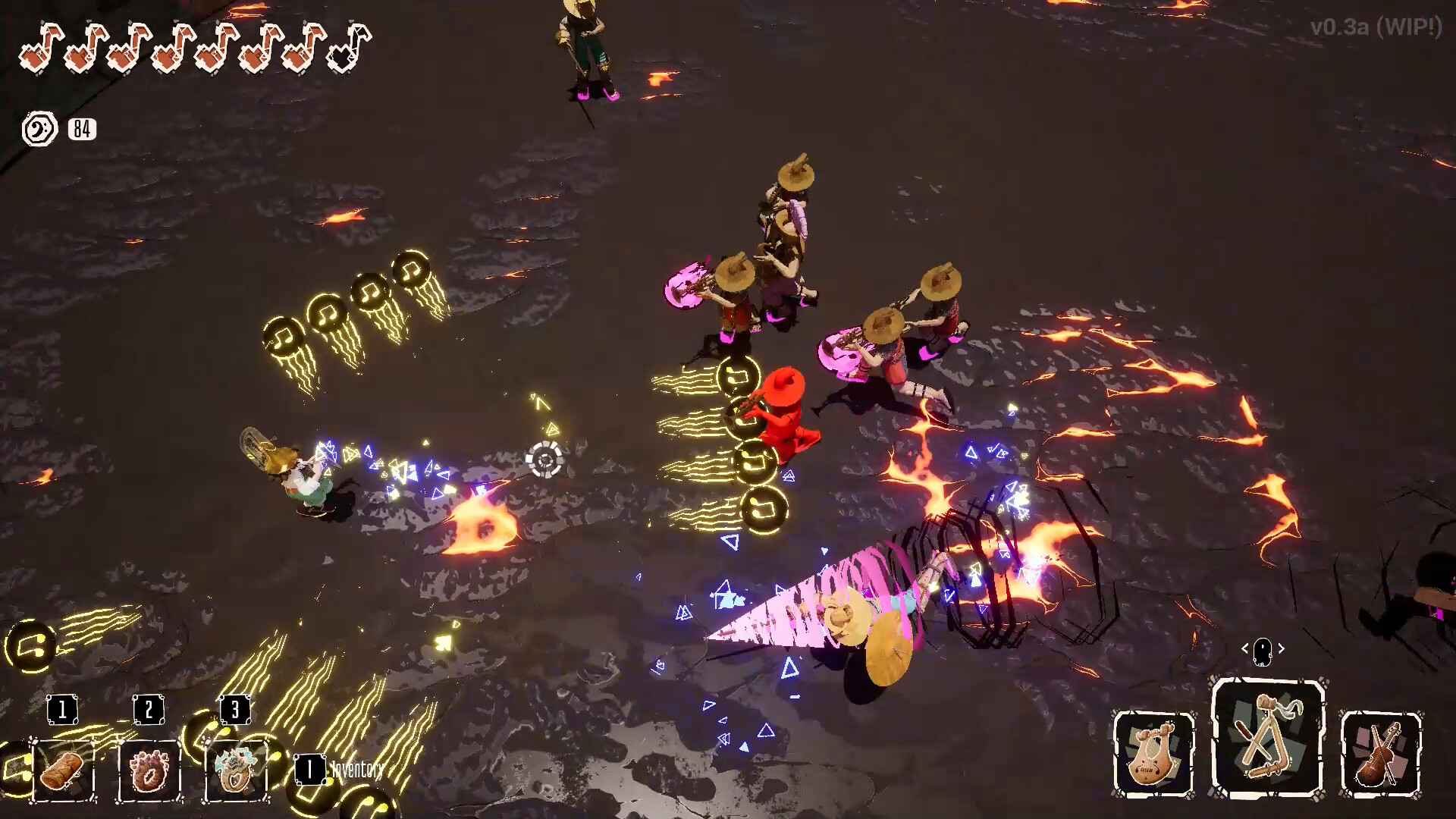The height and width of the screenshot is (819, 1456).
Task: Click the left arrow to cycle characters
Action: tap(1246, 648)
